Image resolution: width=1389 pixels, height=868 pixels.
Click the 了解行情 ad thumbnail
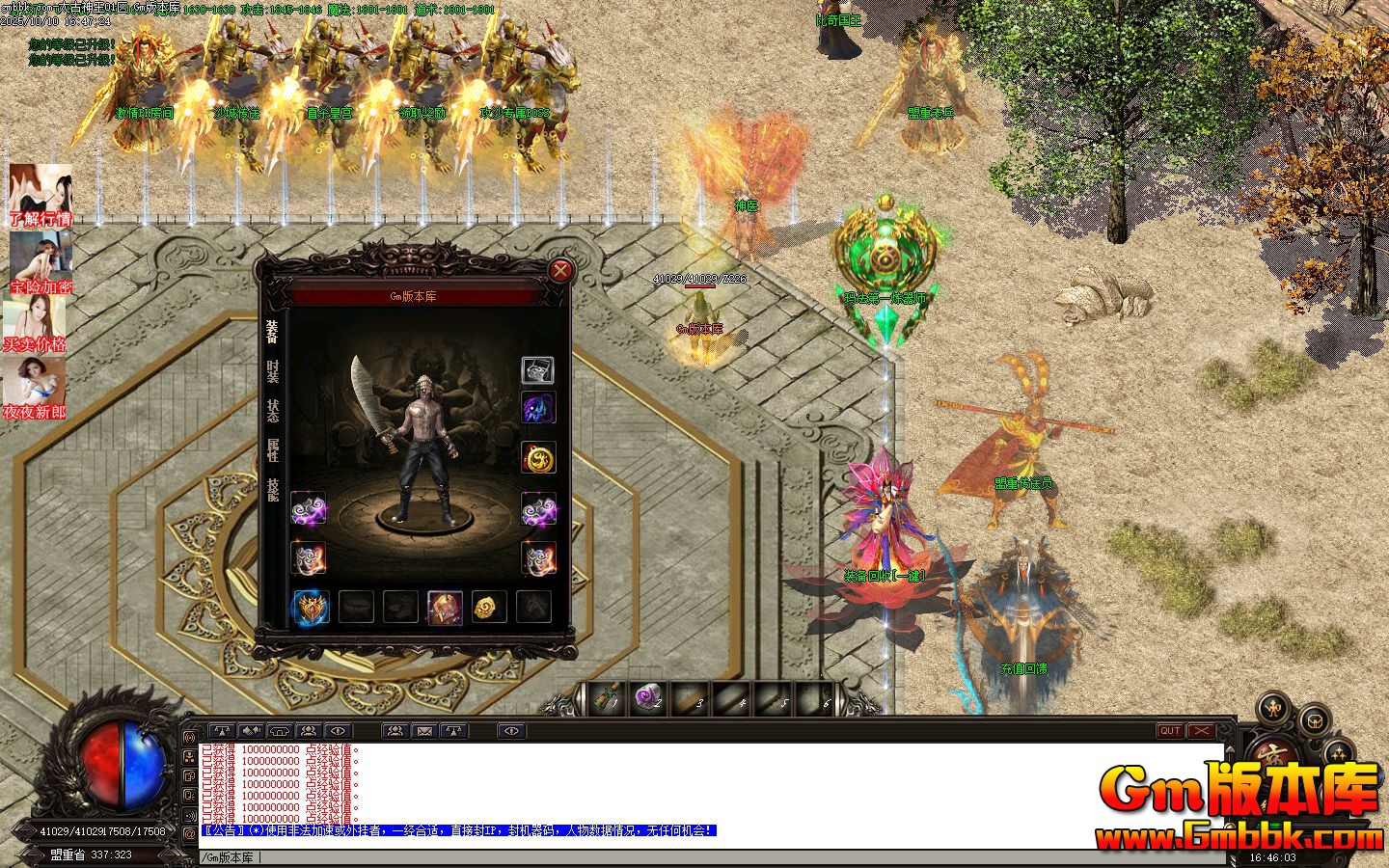[x=40, y=196]
